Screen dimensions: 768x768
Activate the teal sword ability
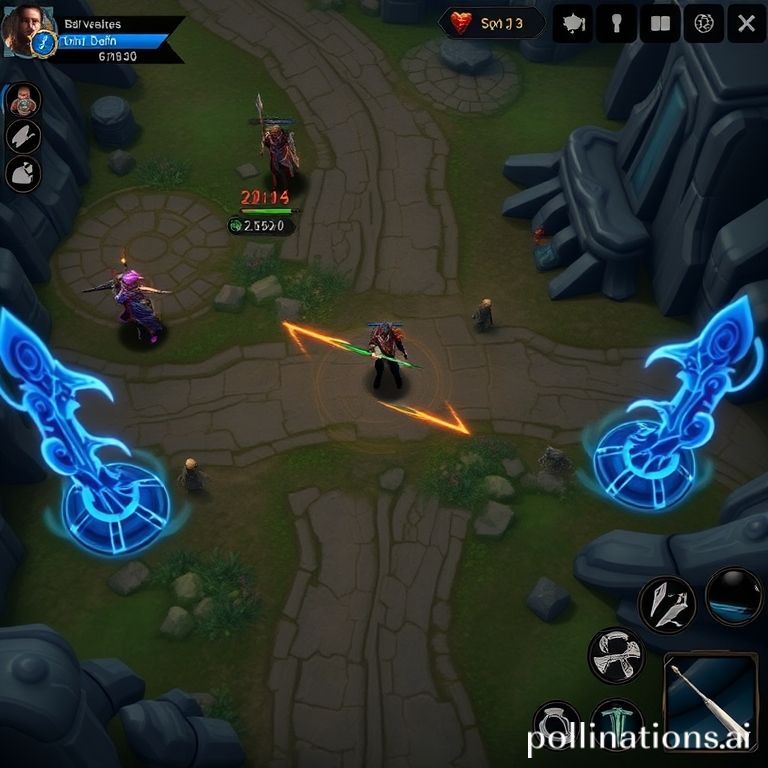point(616,724)
